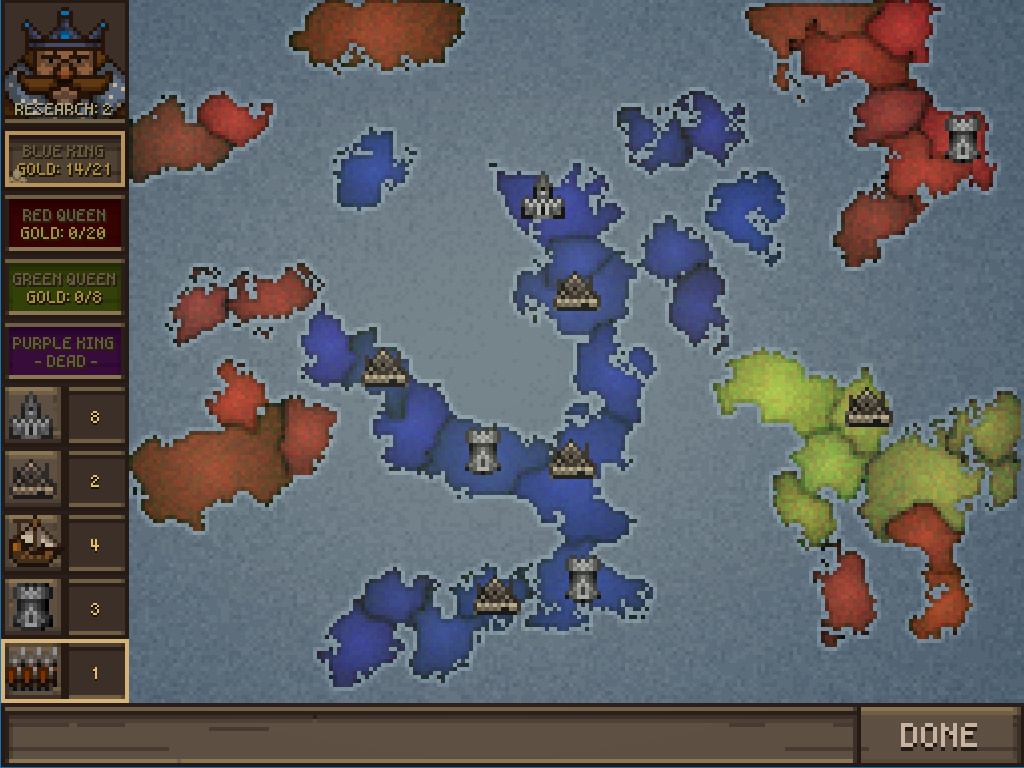This screenshot has width=1024, height=768.
Task: End the turn with the DONE button
Action: coord(937,736)
